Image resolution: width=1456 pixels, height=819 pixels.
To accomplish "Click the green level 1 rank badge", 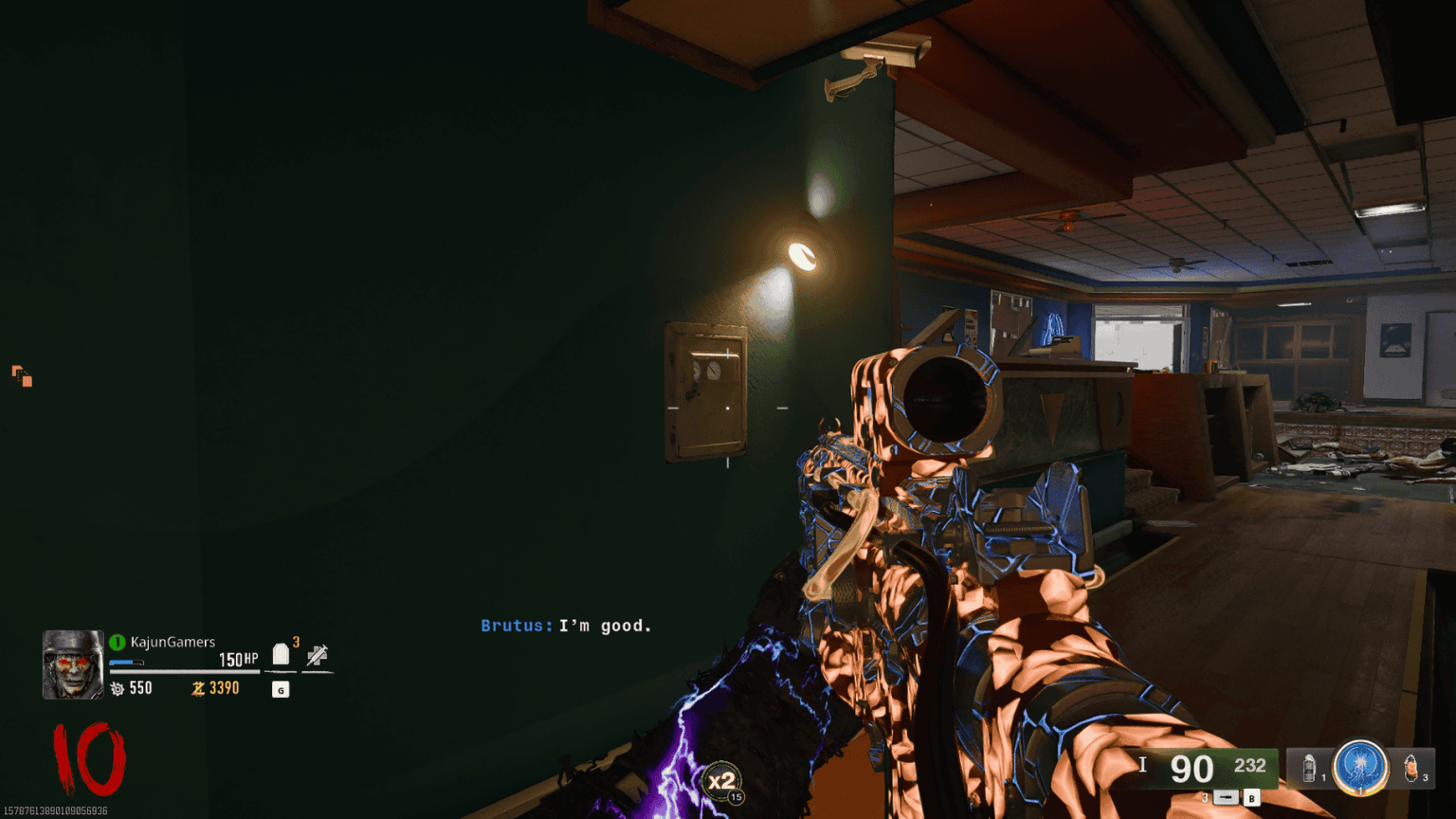I will [116, 642].
